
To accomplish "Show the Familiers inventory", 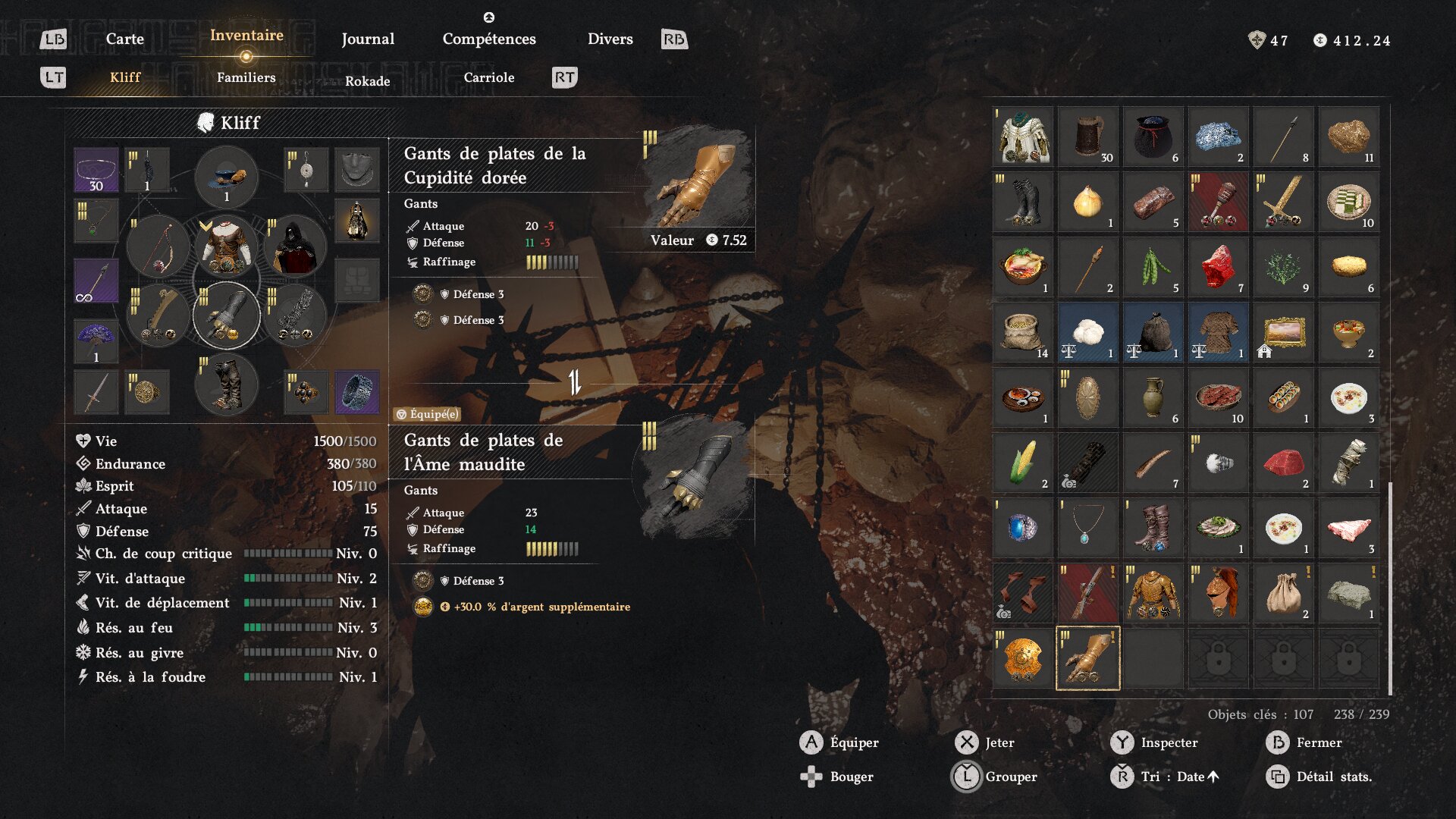I will click(x=246, y=77).
